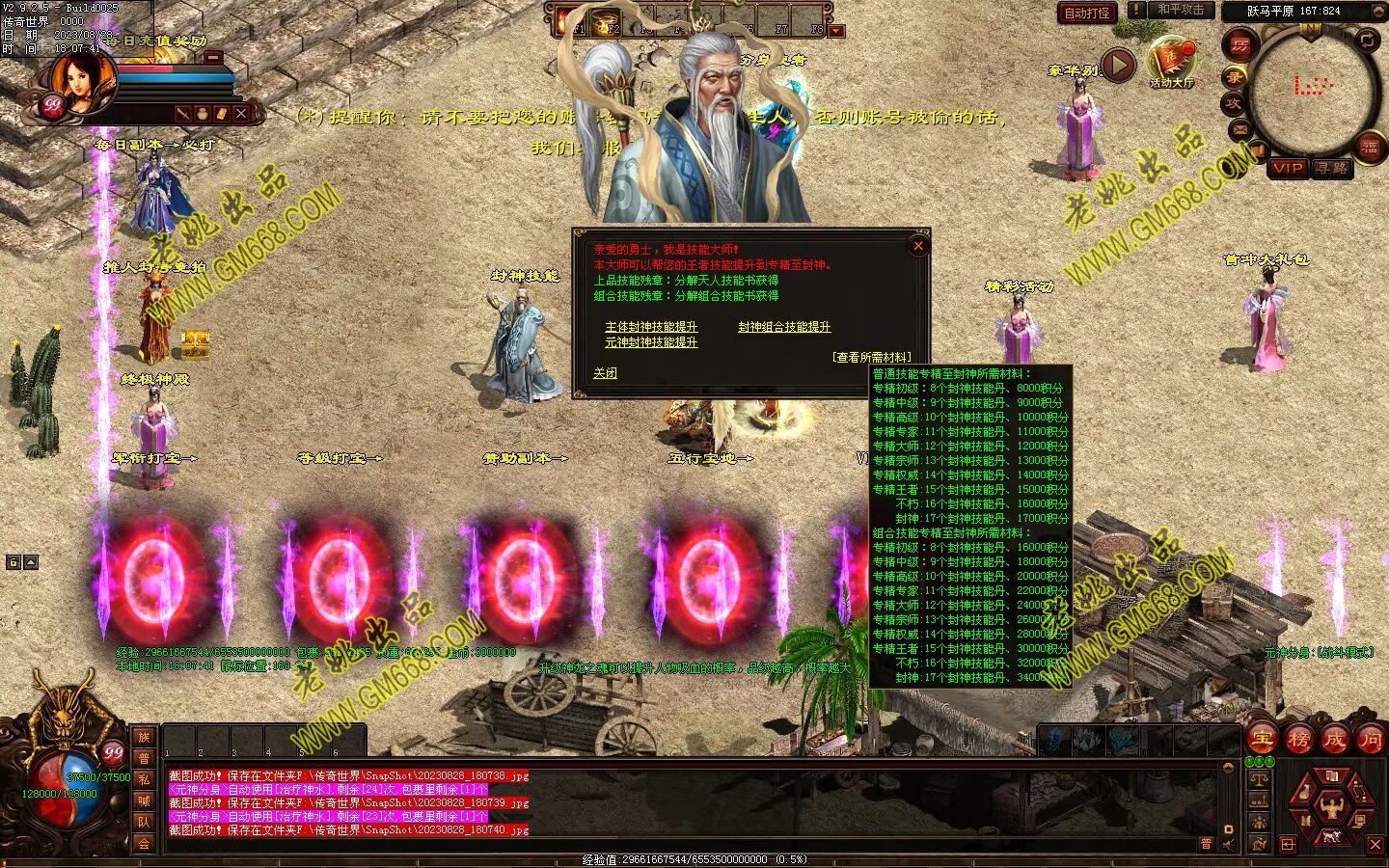The width and height of the screenshot is (1389, 868).
Task: Toggle the 自动打怪 auto-fight button
Action: [1087, 13]
